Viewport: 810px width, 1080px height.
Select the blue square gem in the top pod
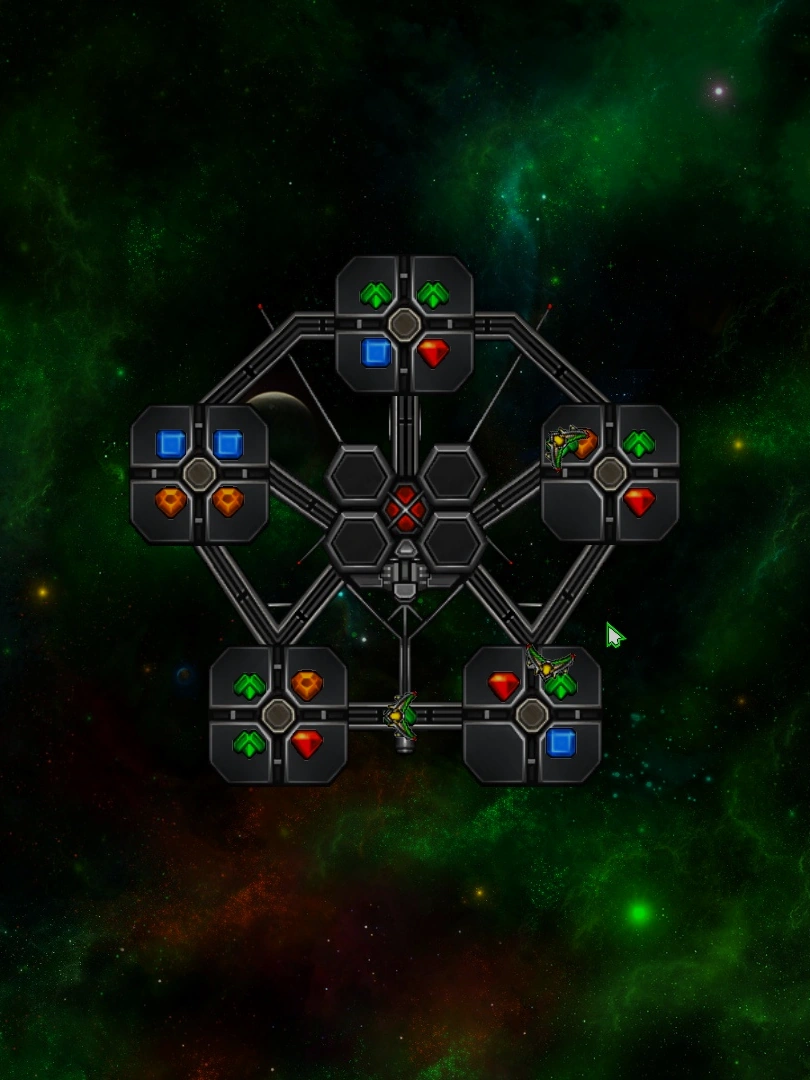pyautogui.click(x=376, y=353)
